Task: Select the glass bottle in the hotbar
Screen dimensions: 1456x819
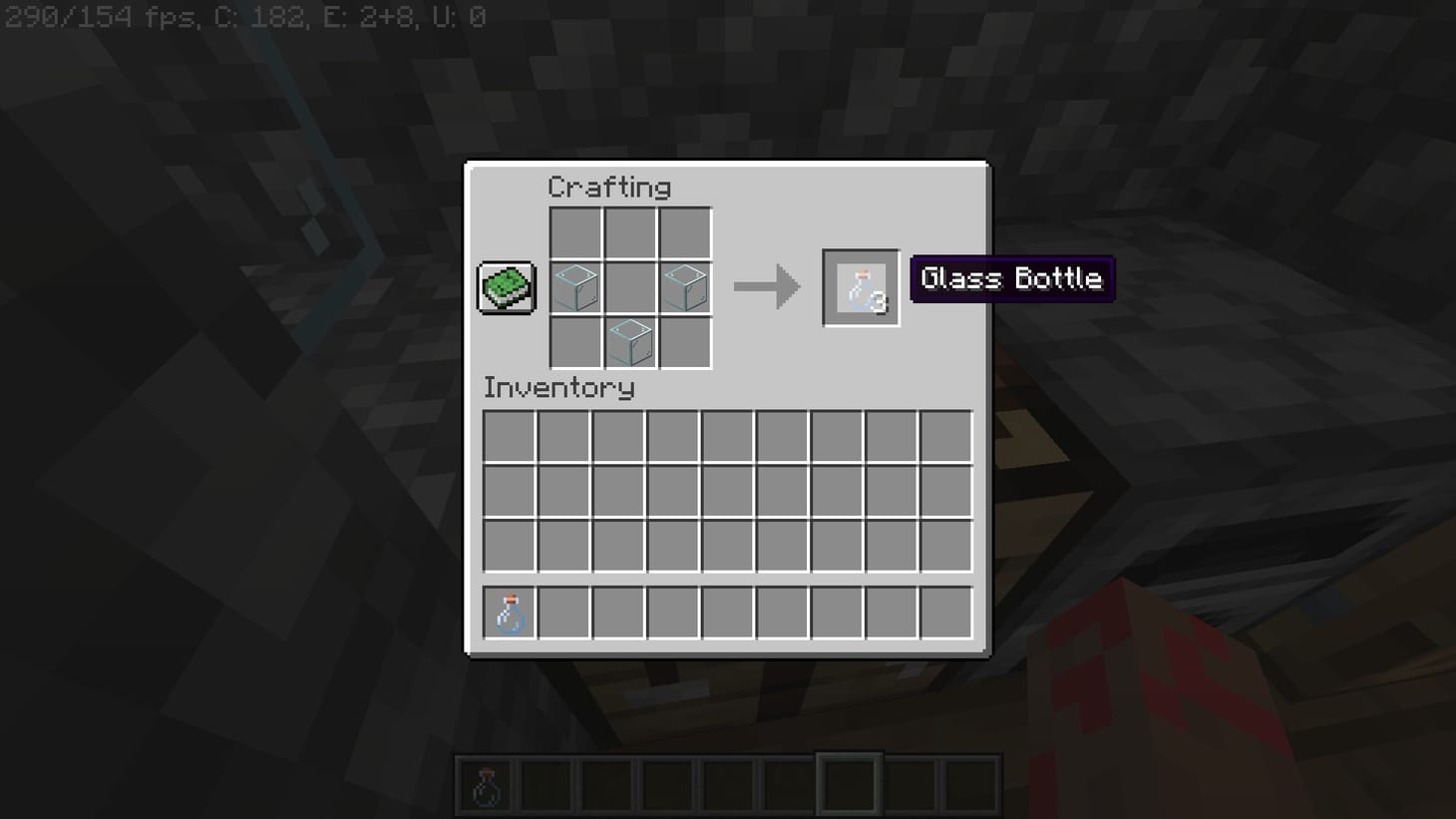Action: click(486, 783)
